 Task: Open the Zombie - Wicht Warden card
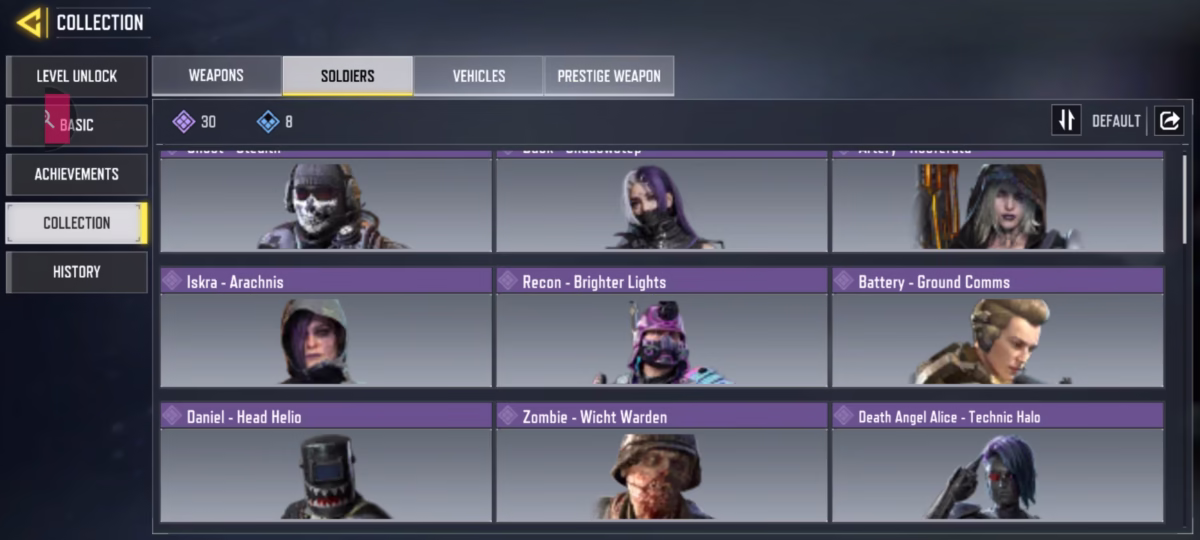point(662,462)
